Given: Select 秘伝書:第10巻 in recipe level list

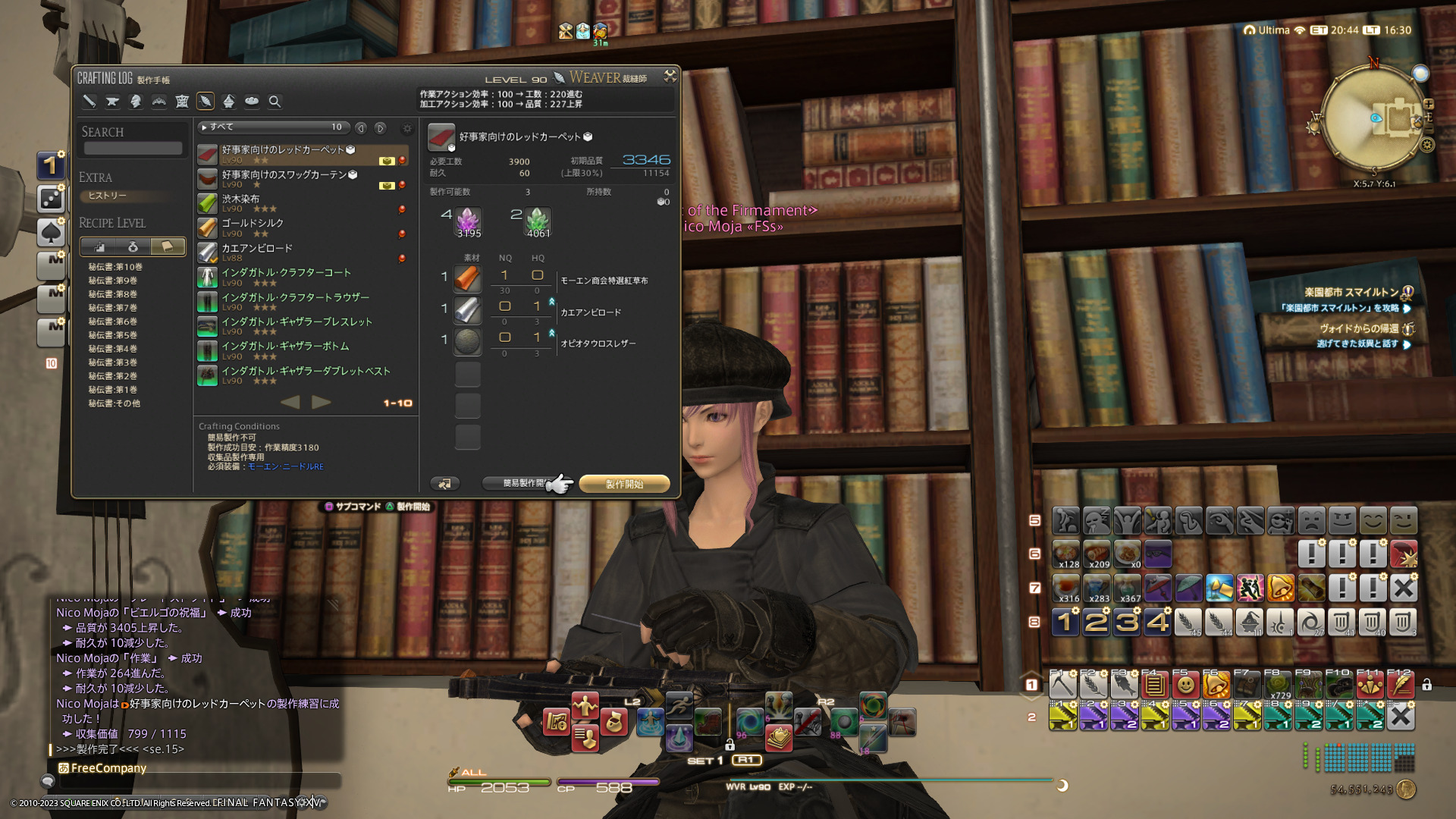Looking at the screenshot, I should [115, 267].
